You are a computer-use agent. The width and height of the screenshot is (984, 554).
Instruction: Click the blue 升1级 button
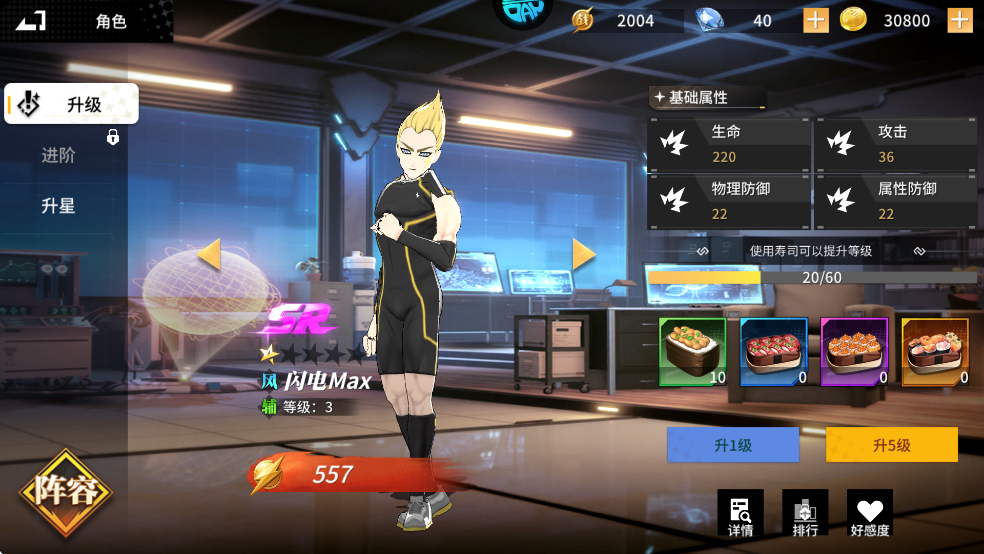coord(733,445)
